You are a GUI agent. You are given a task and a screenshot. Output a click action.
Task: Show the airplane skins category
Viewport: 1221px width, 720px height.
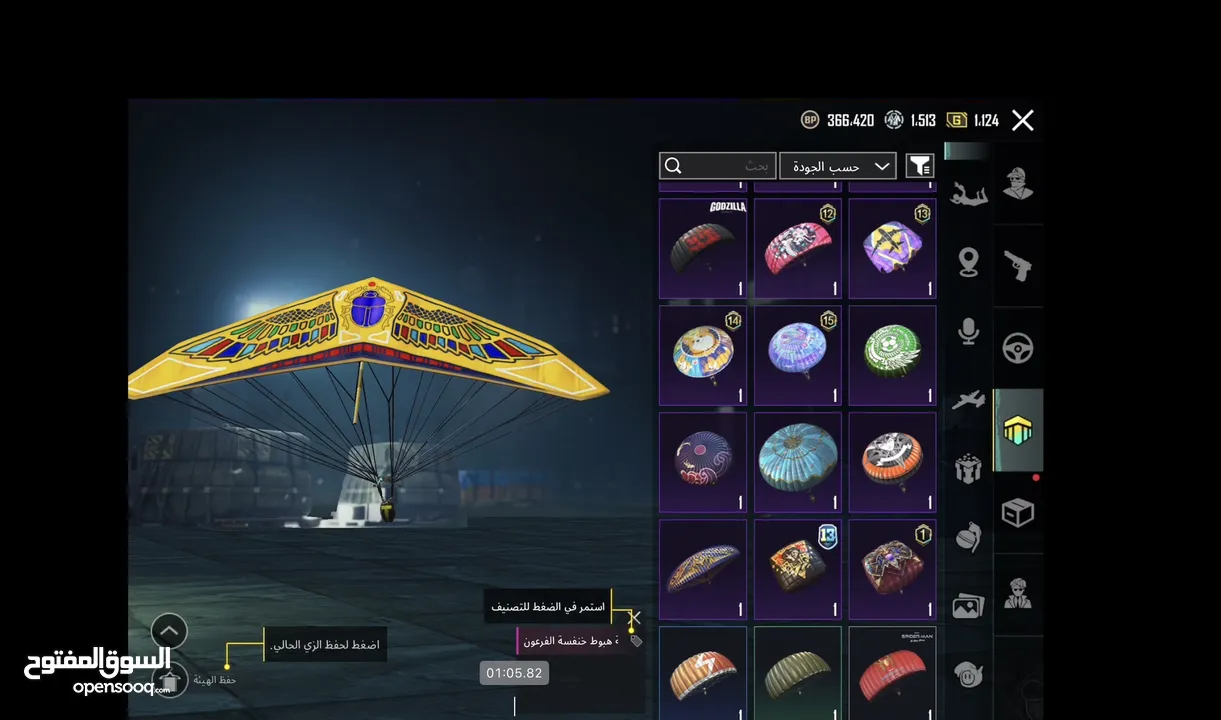coord(968,400)
